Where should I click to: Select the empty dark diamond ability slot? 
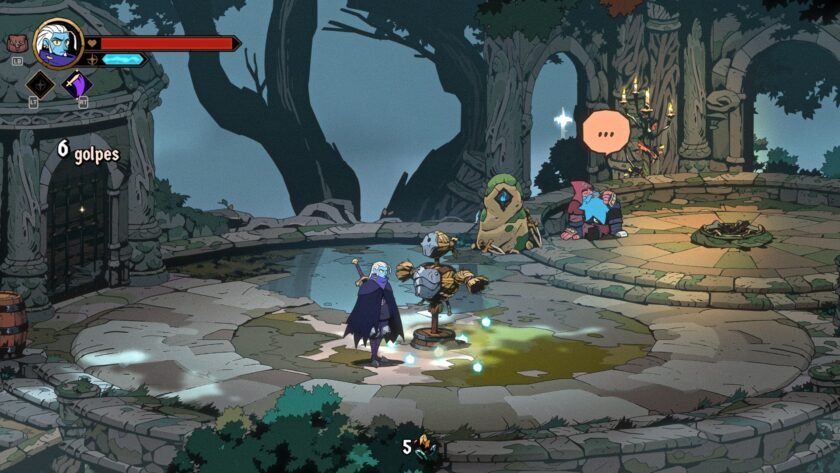(x=40, y=85)
